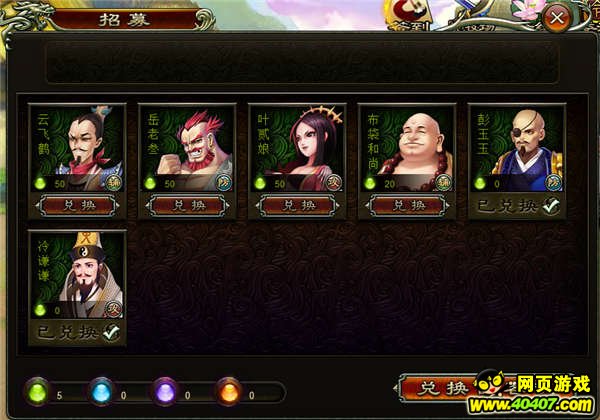Redeem hero 岳老叁 with 兑换
The width and height of the screenshot is (600, 420).
(185, 205)
